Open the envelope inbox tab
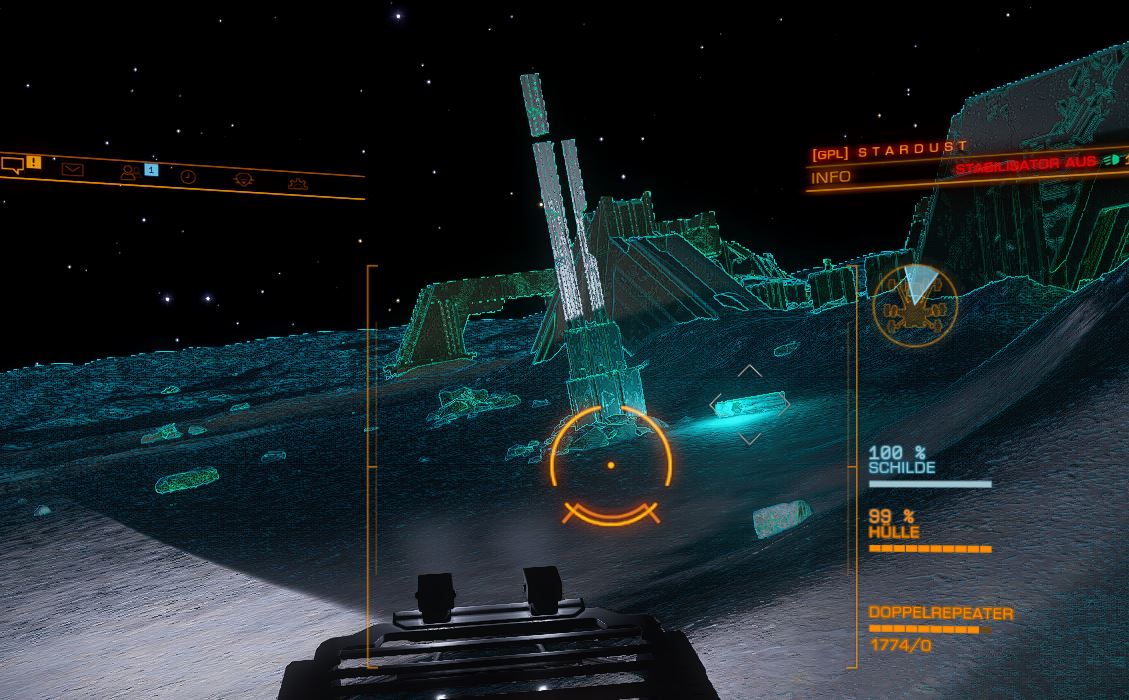Viewport: 1129px width, 700px height. tap(72, 169)
